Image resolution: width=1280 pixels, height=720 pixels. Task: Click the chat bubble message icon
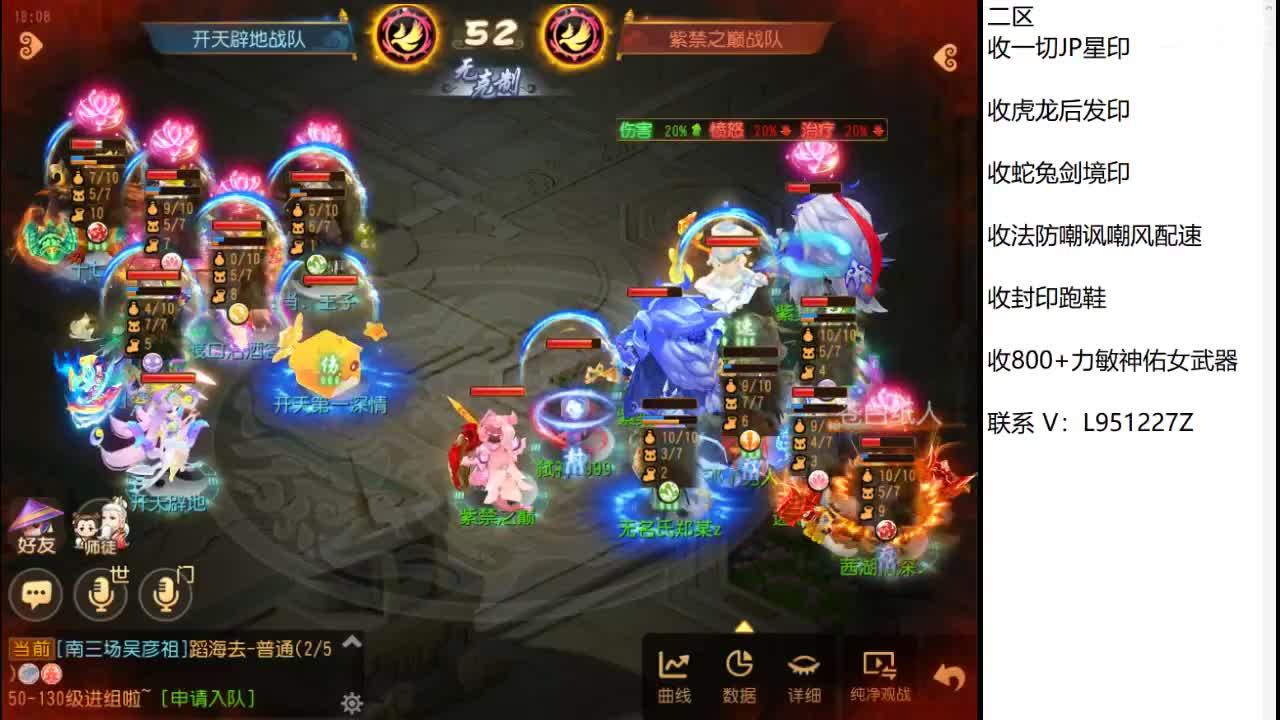(36, 594)
